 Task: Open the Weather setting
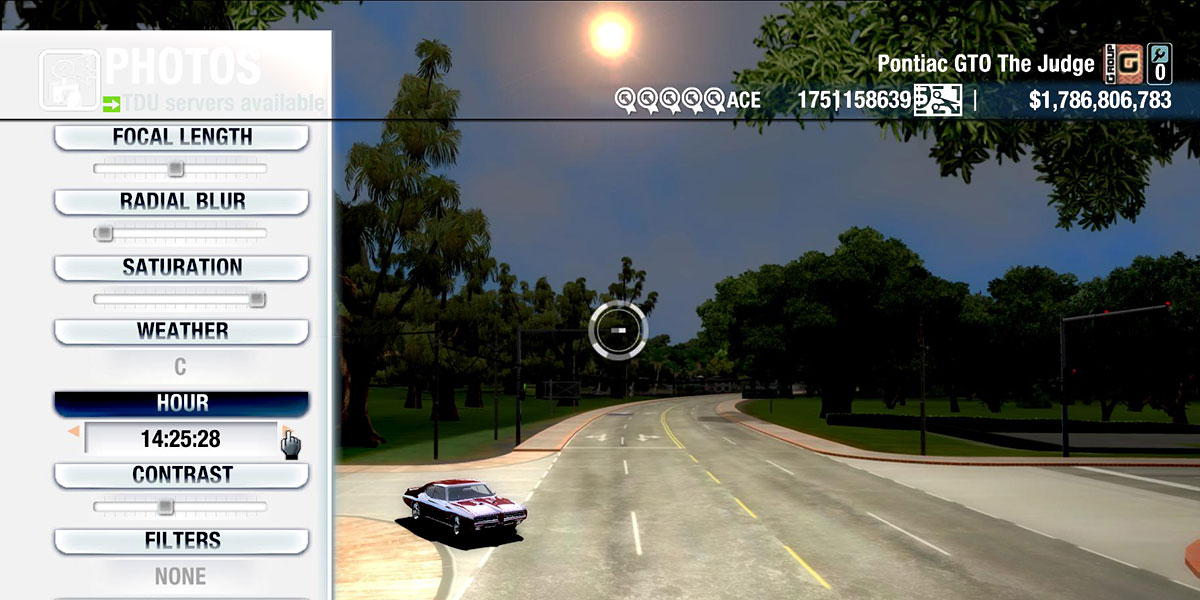(181, 331)
